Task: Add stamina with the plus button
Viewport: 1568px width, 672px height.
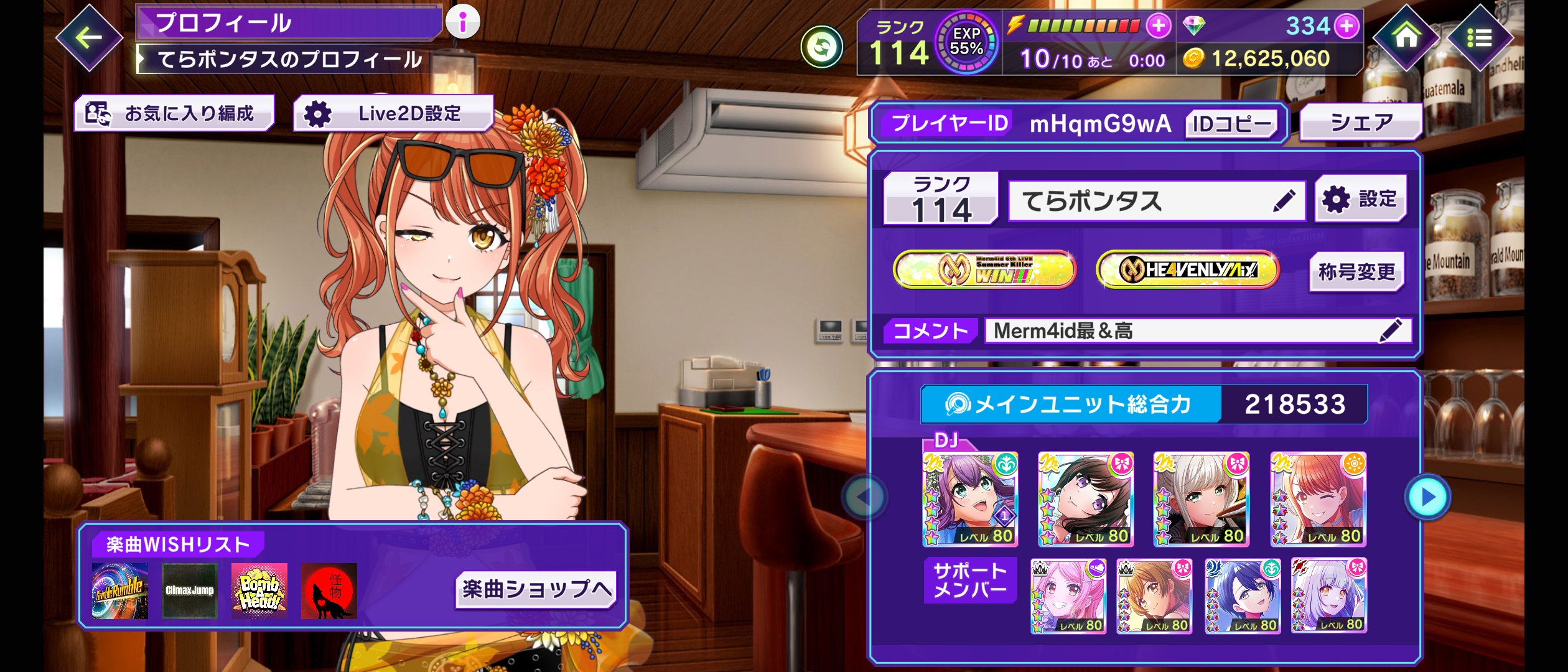Action: point(1158,26)
